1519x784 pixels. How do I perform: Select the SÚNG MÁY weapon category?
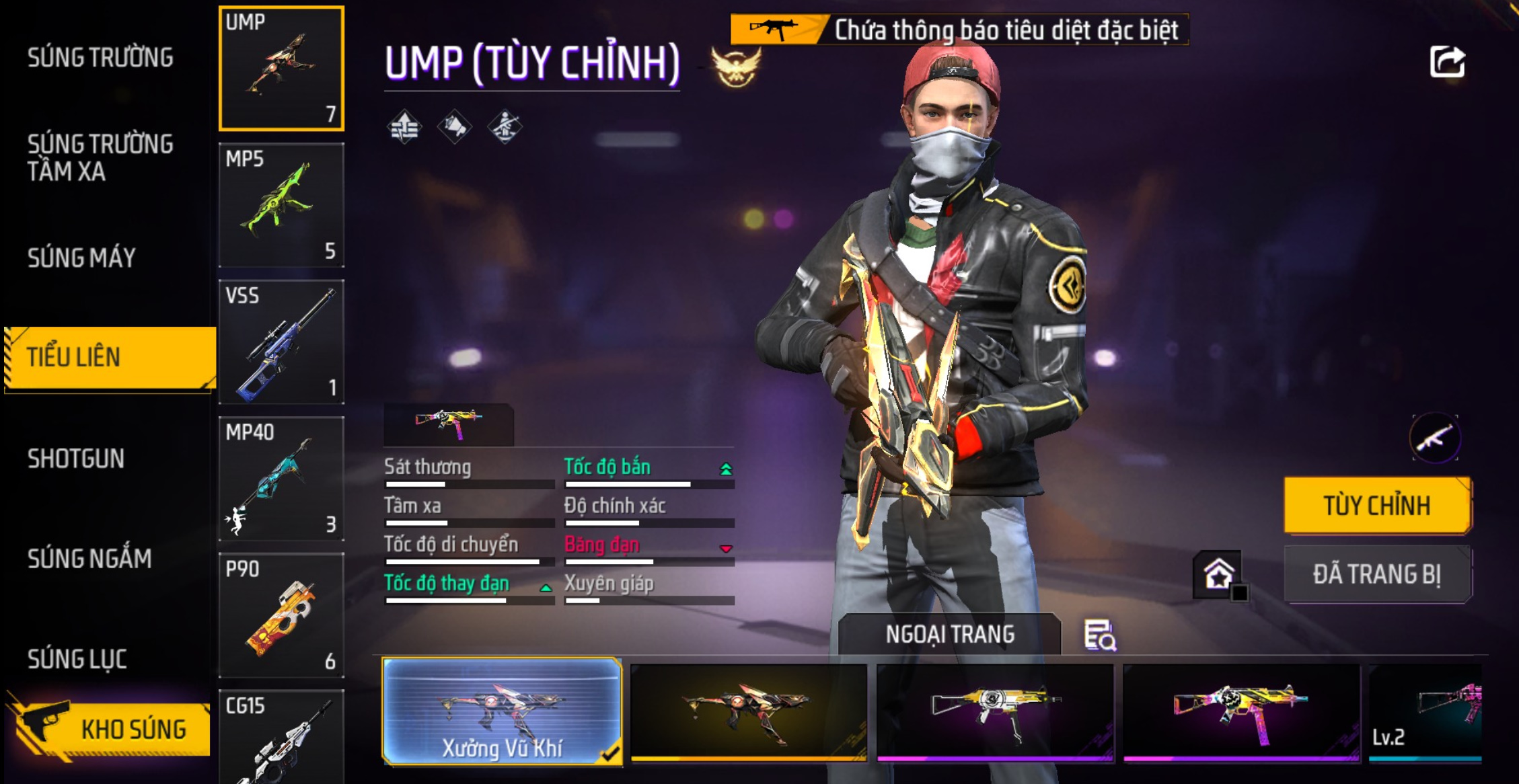pyautogui.click(x=81, y=258)
